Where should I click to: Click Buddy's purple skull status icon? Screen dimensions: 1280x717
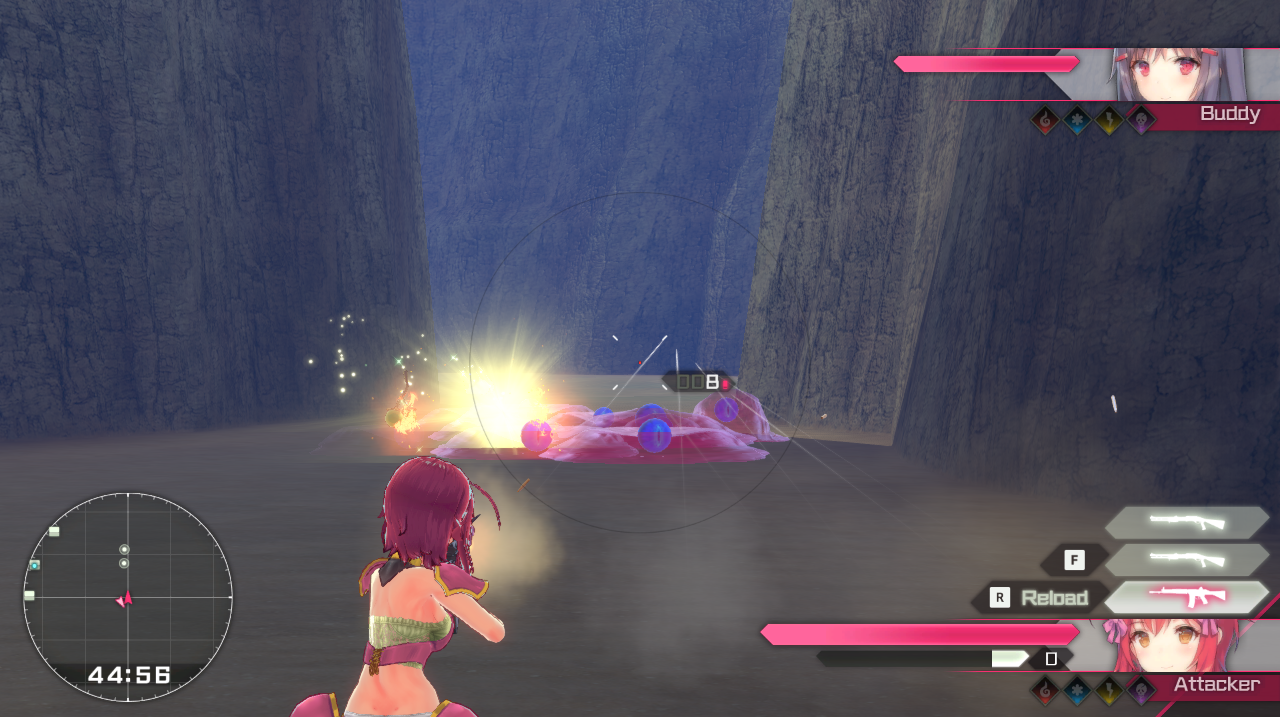(1141, 121)
